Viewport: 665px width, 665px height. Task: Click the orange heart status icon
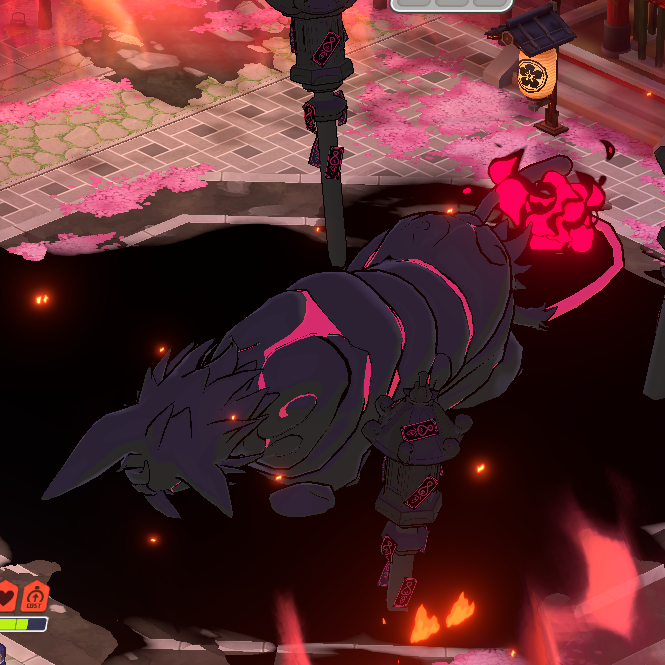(x=6, y=597)
